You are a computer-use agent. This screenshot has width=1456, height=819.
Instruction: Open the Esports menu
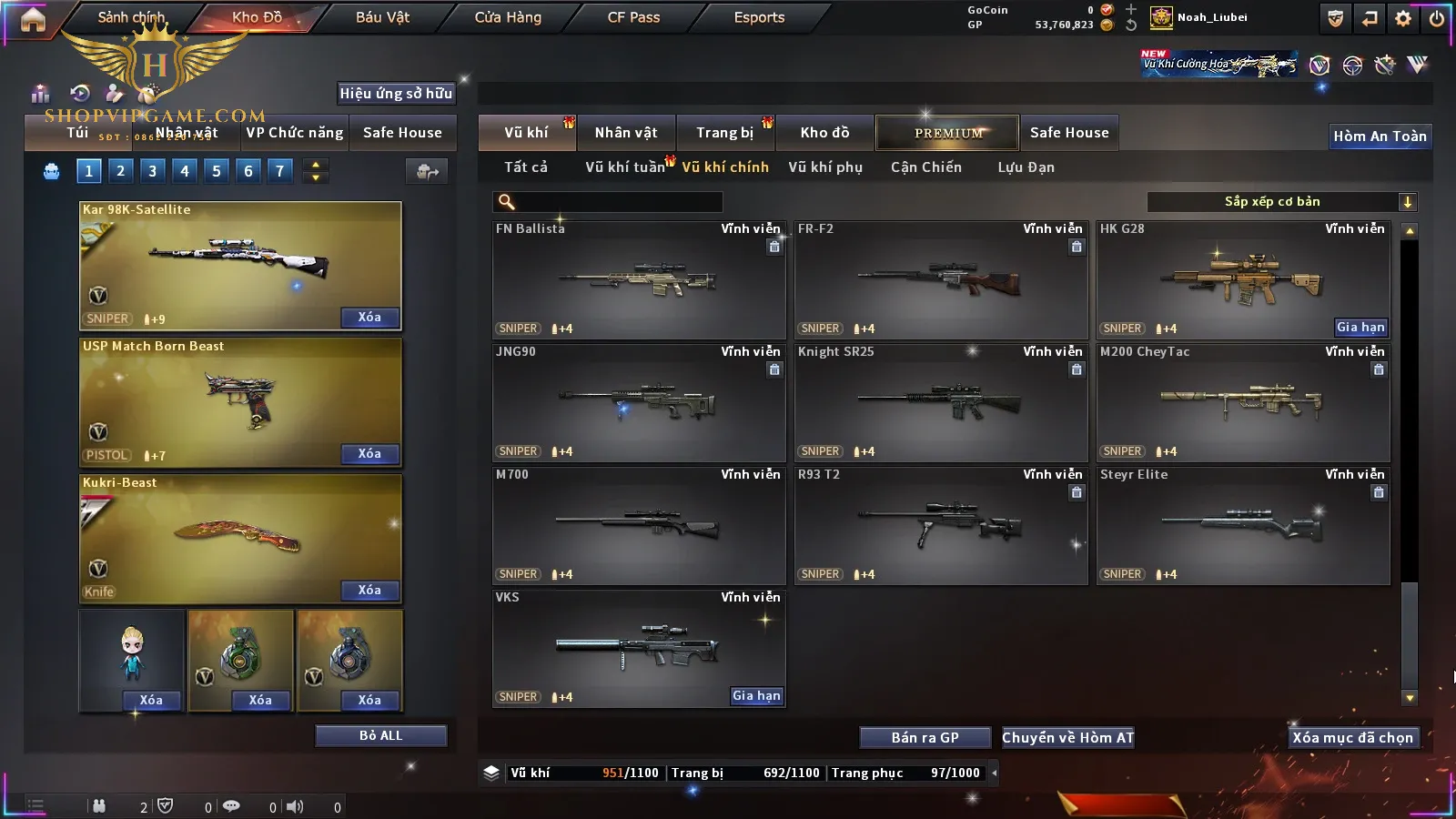[x=759, y=17]
